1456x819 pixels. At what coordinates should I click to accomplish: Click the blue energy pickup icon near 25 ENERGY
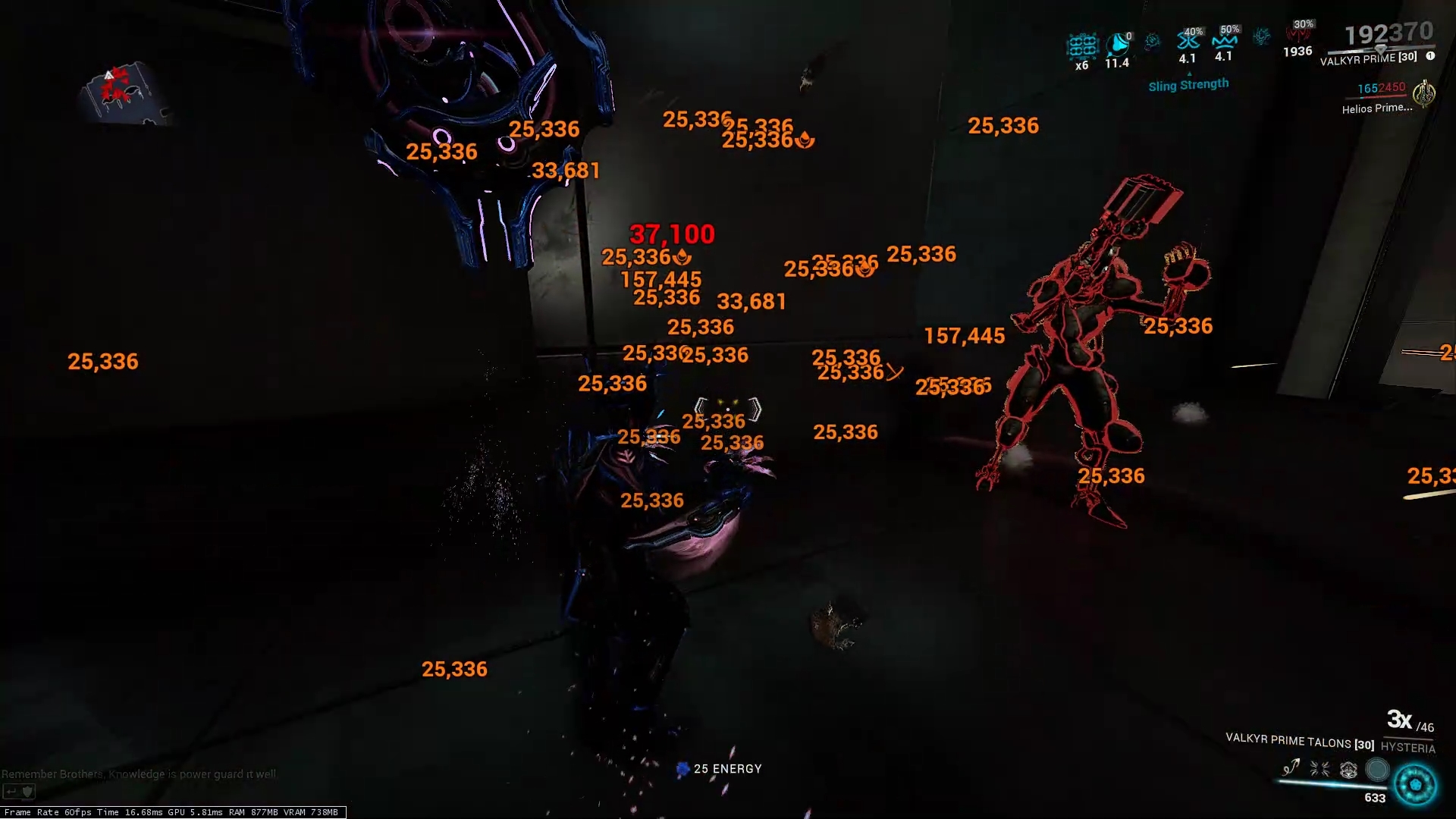tap(682, 768)
